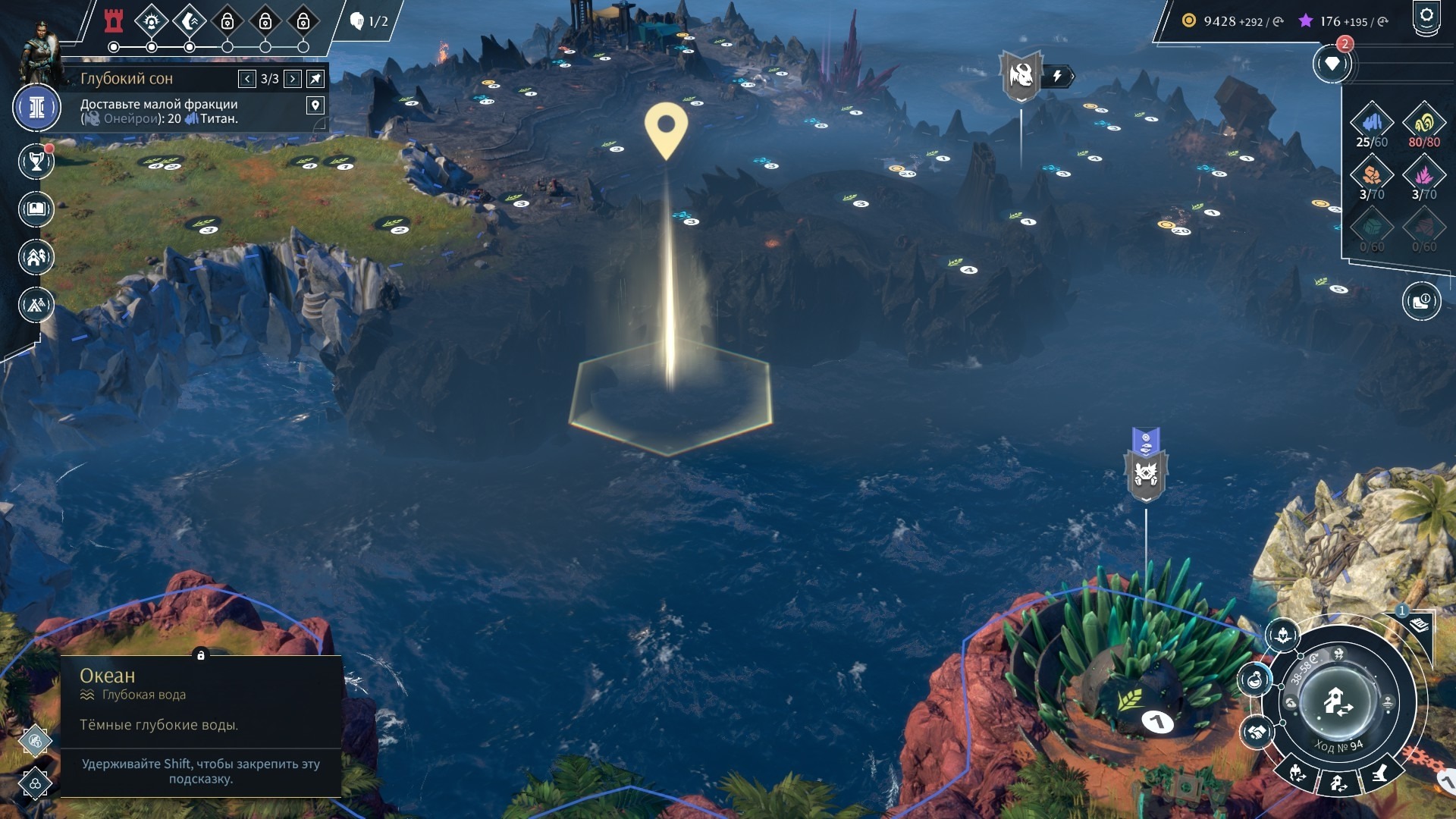
Task: Open the cities houses button
Action: 36,257
